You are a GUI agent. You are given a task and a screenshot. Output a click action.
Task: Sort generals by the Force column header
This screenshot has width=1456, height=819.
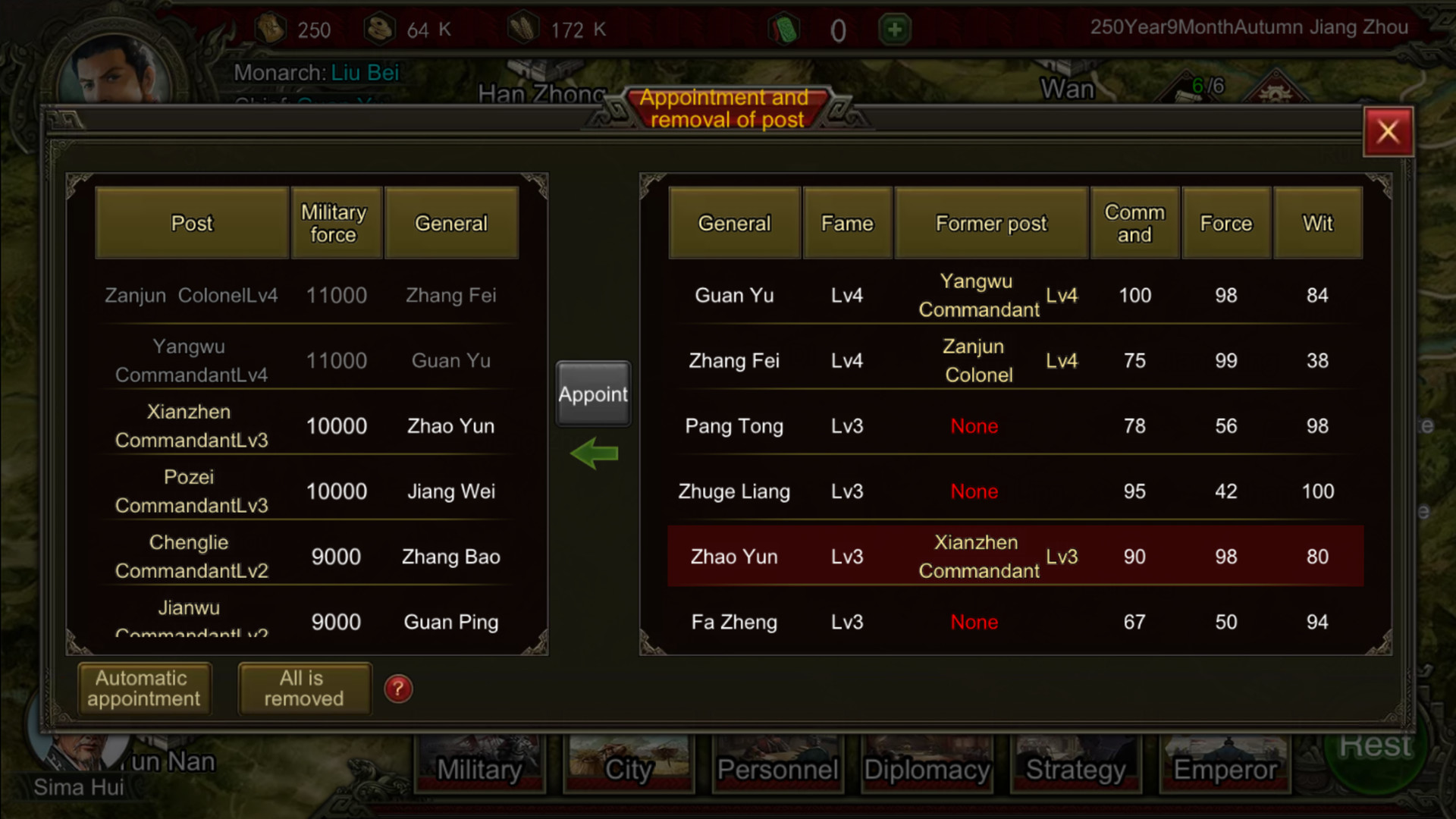coord(1225,223)
